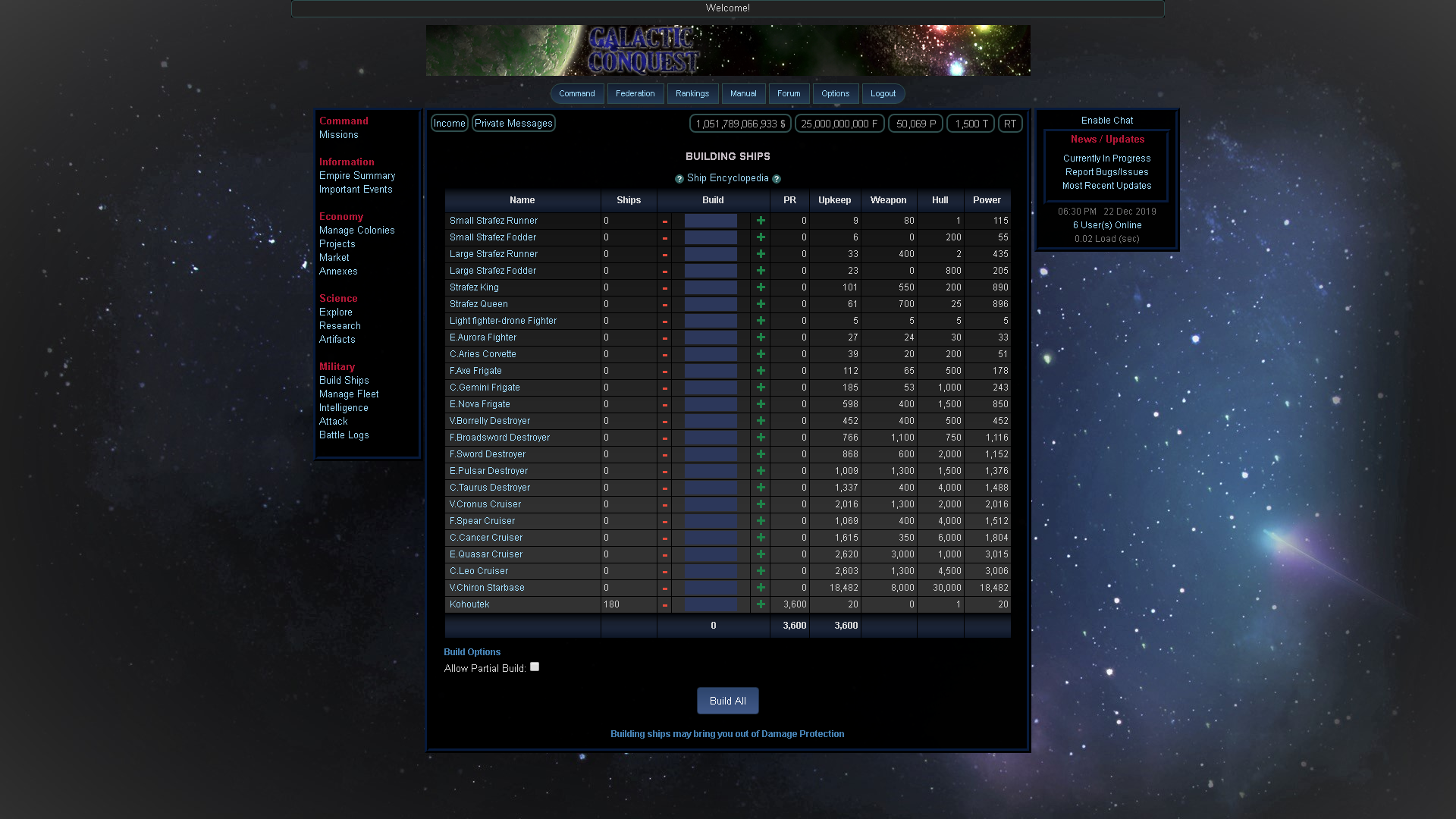Open the Command menu tab

coord(576,93)
